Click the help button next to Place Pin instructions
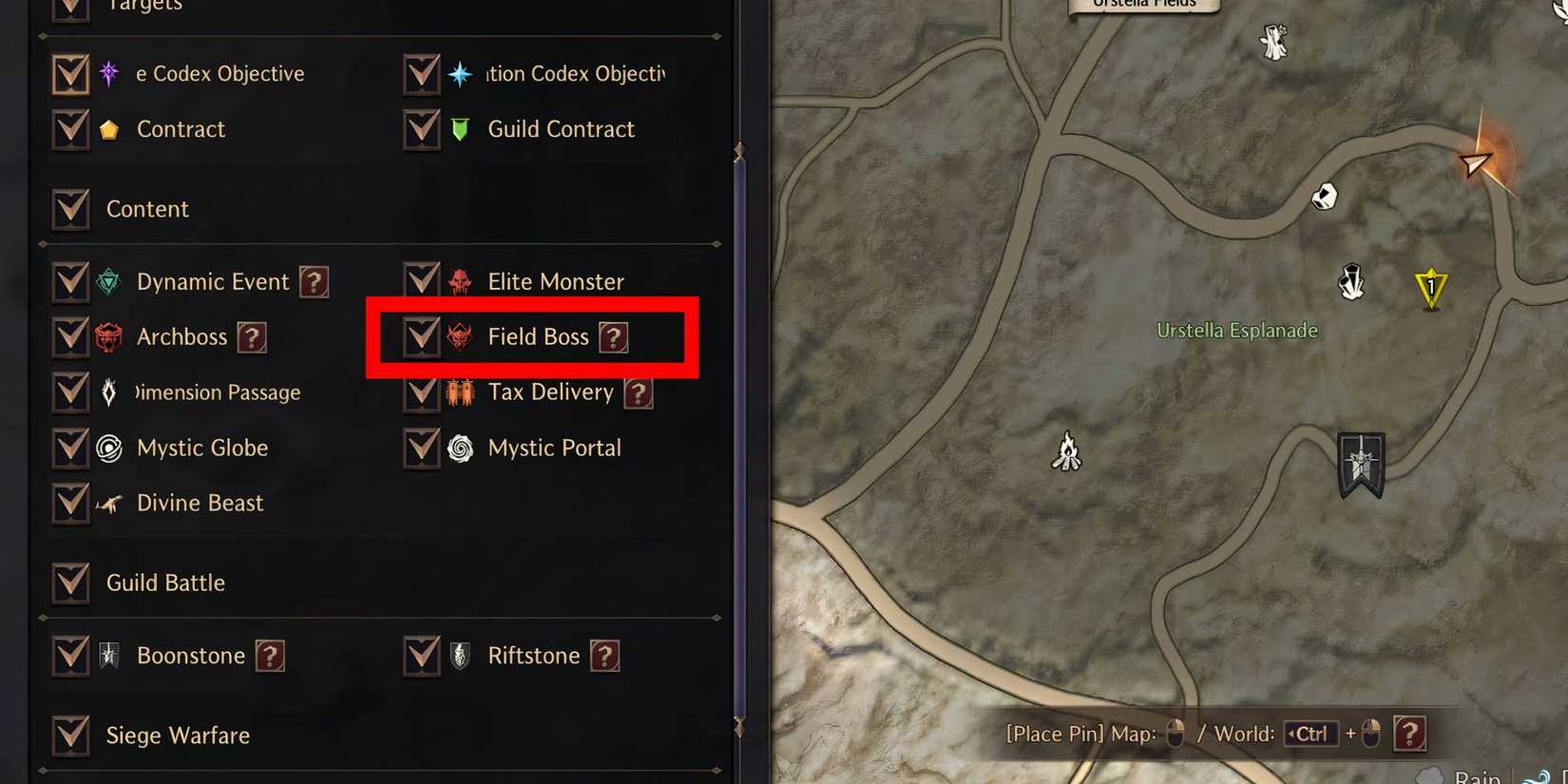1568x784 pixels. coord(1410,733)
